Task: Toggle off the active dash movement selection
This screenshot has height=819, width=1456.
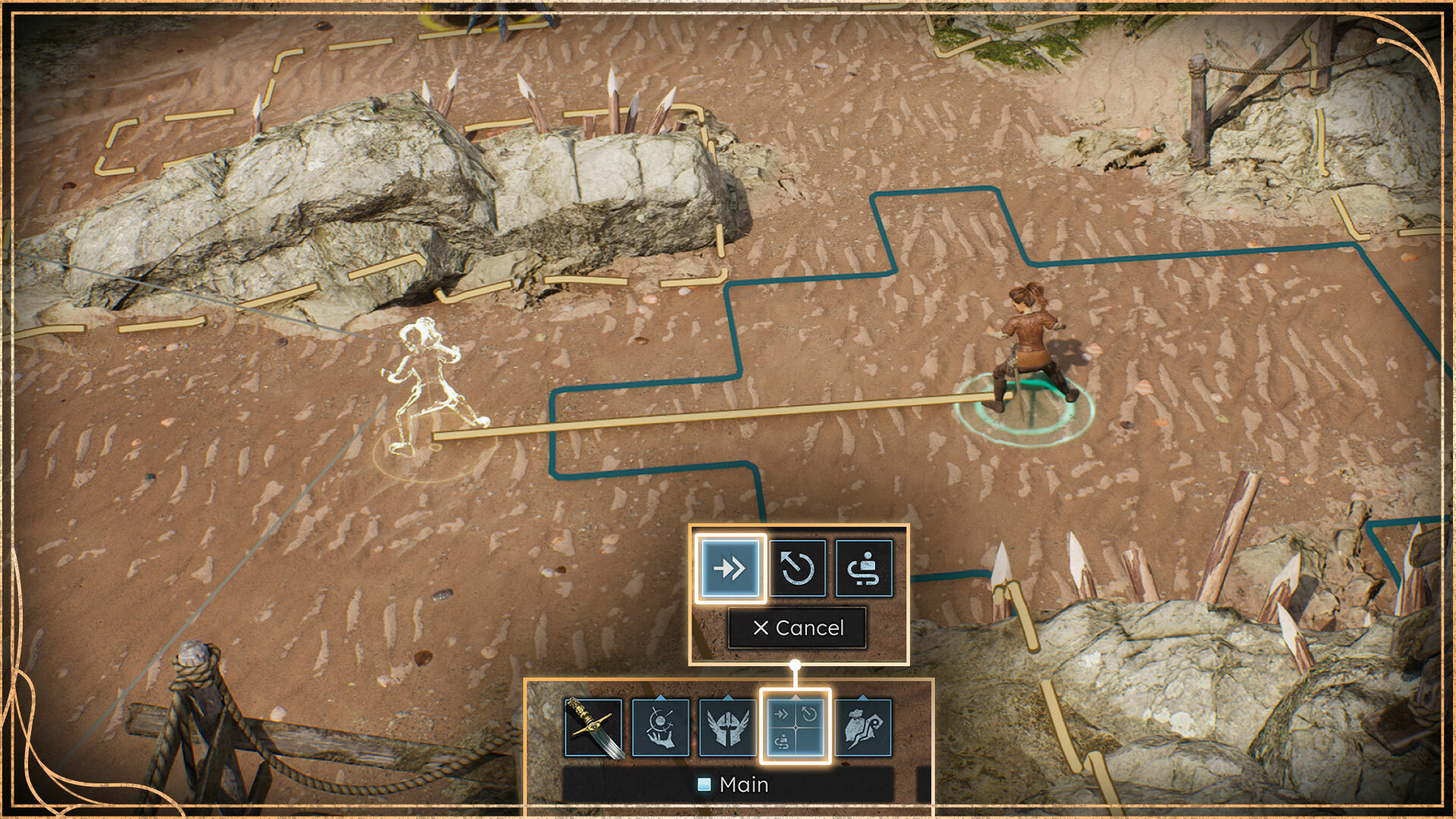Action: tap(731, 569)
